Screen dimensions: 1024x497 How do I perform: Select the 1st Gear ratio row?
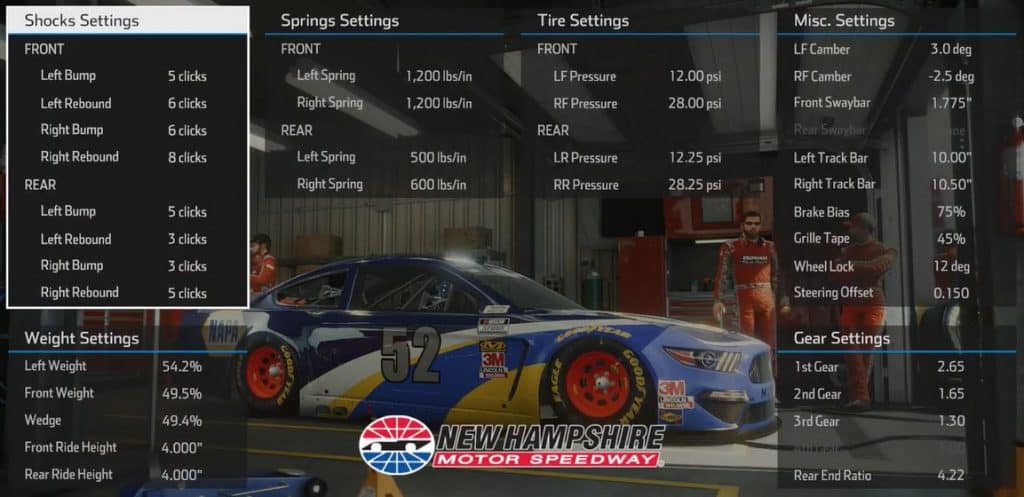[x=882, y=366]
